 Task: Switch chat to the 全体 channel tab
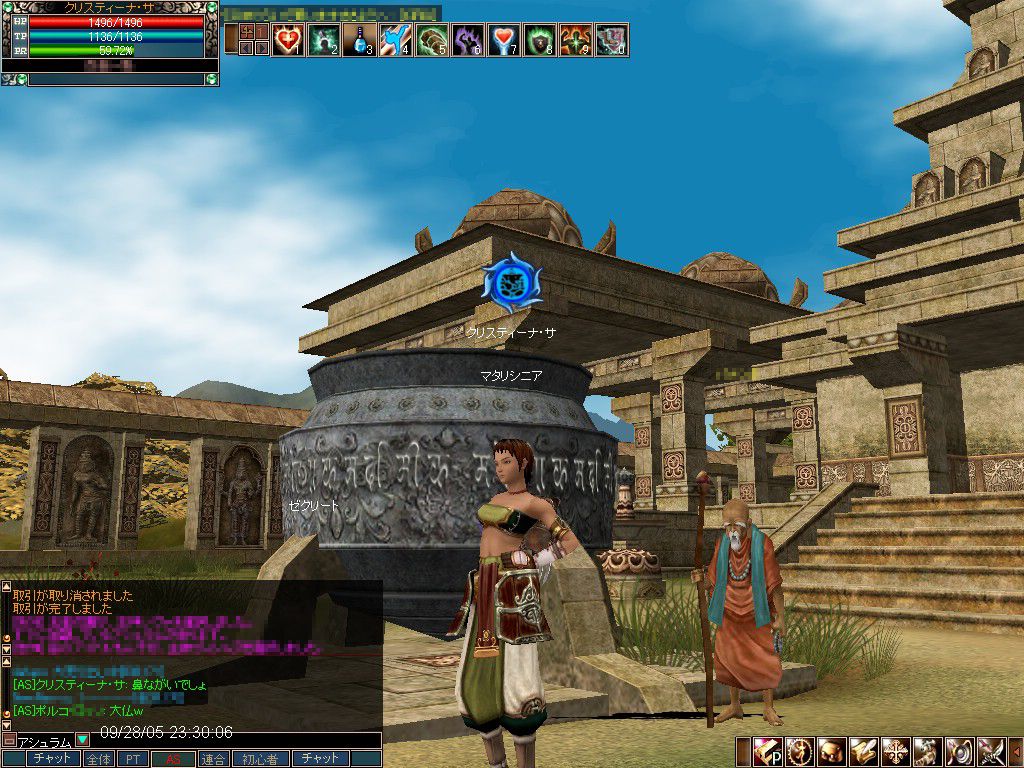coord(98,759)
